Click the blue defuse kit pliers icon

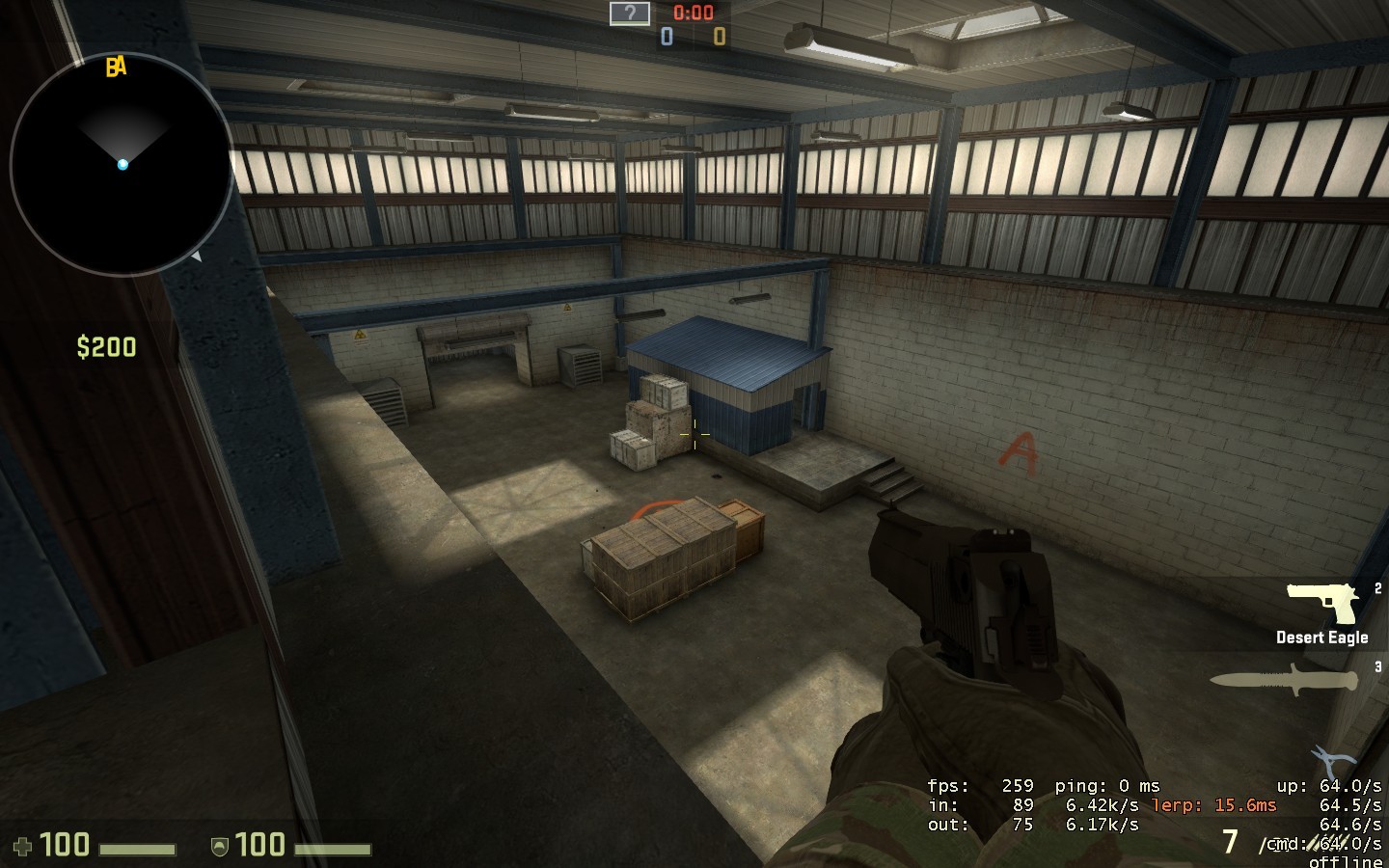coord(1332,758)
